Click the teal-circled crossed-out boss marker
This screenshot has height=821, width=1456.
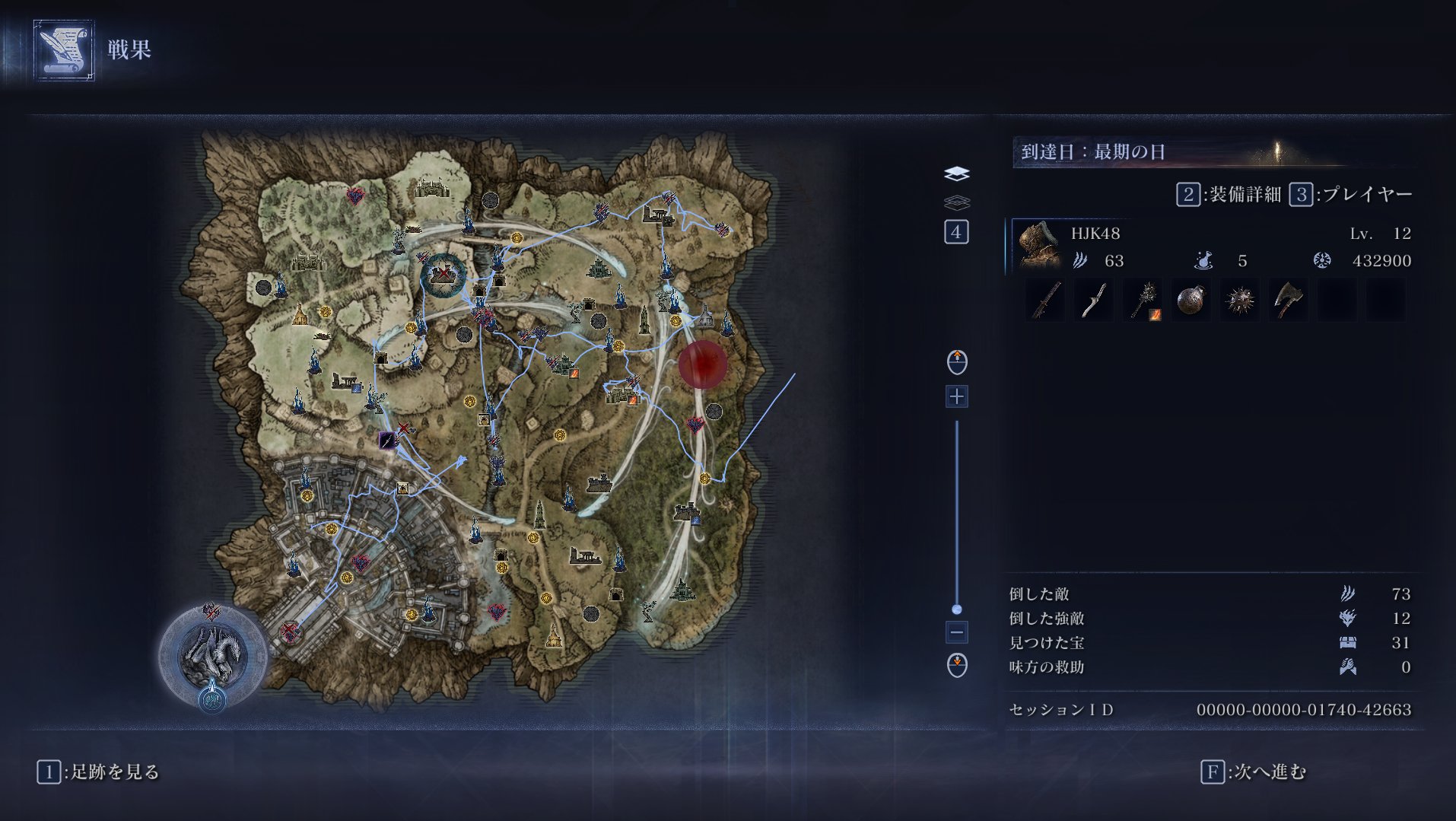point(443,275)
